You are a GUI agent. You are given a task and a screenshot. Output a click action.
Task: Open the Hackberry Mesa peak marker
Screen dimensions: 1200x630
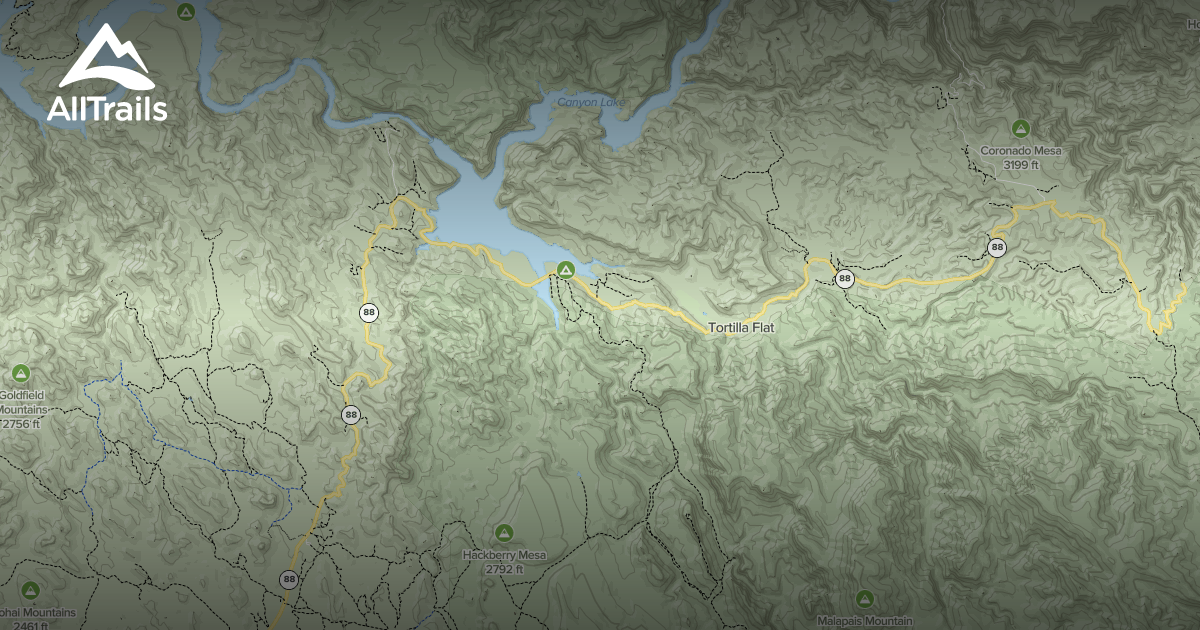[x=503, y=532]
